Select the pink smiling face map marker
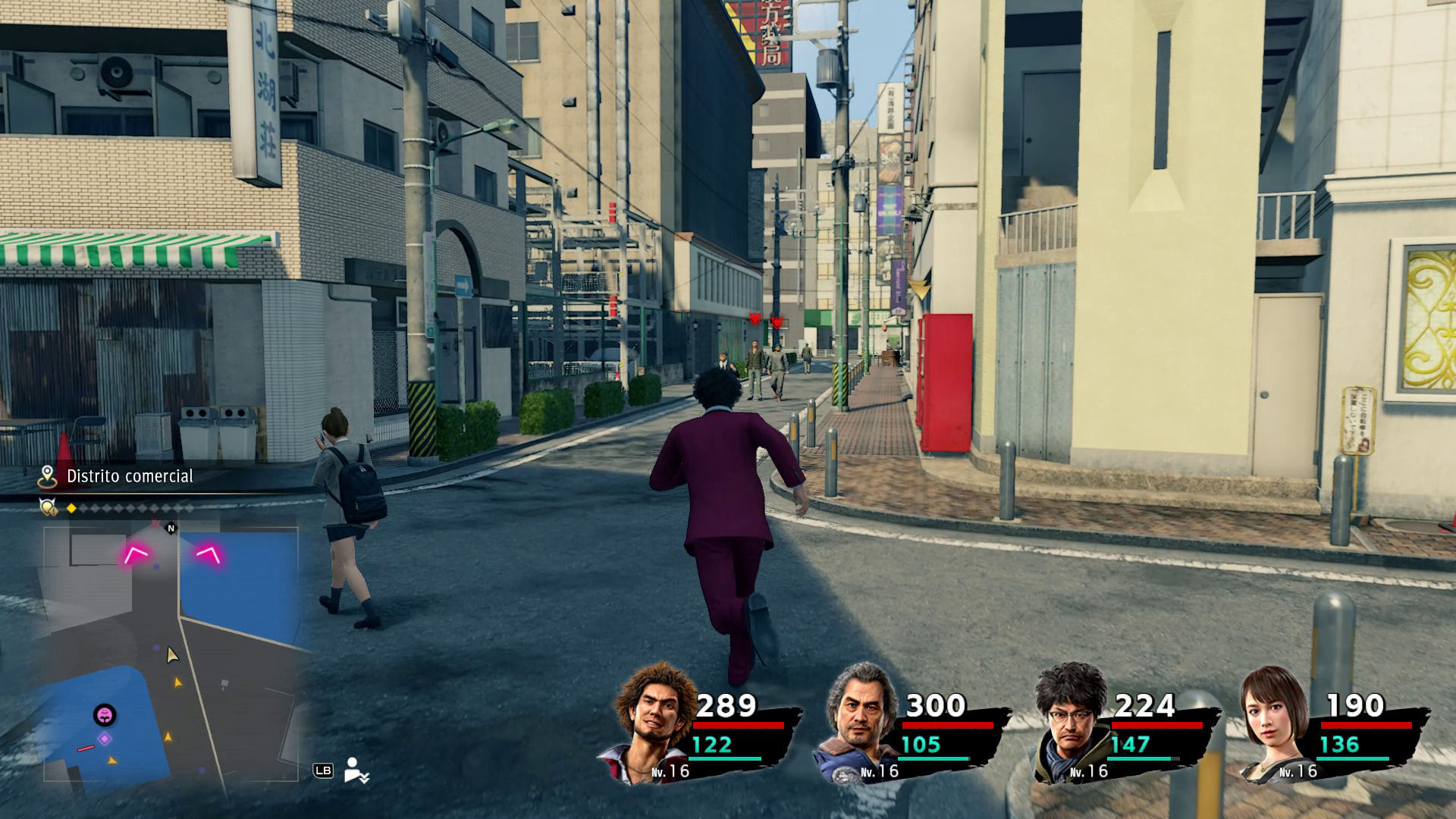Image resolution: width=1456 pixels, height=819 pixels. [105, 714]
